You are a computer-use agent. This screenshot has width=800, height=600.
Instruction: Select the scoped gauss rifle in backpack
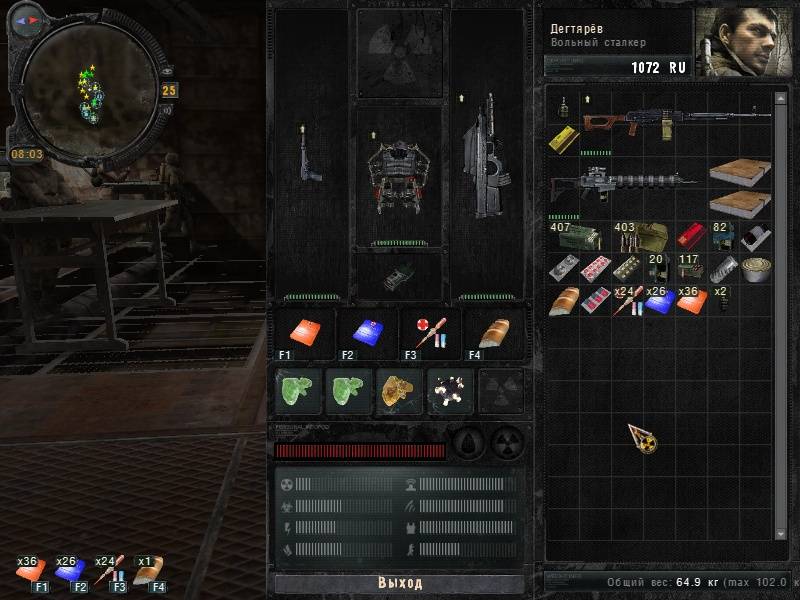[624, 186]
